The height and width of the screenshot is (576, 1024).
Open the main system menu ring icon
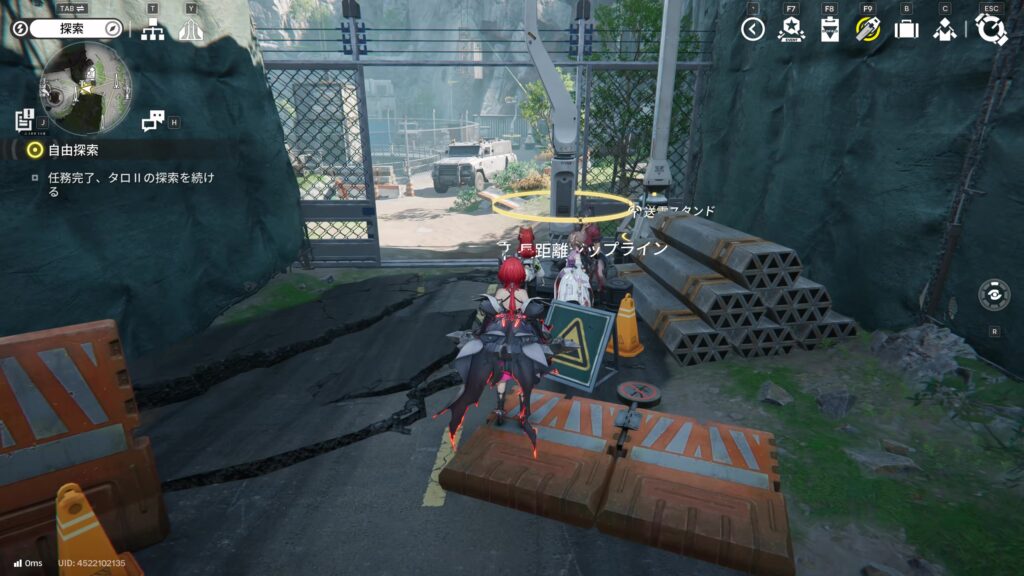click(x=990, y=29)
